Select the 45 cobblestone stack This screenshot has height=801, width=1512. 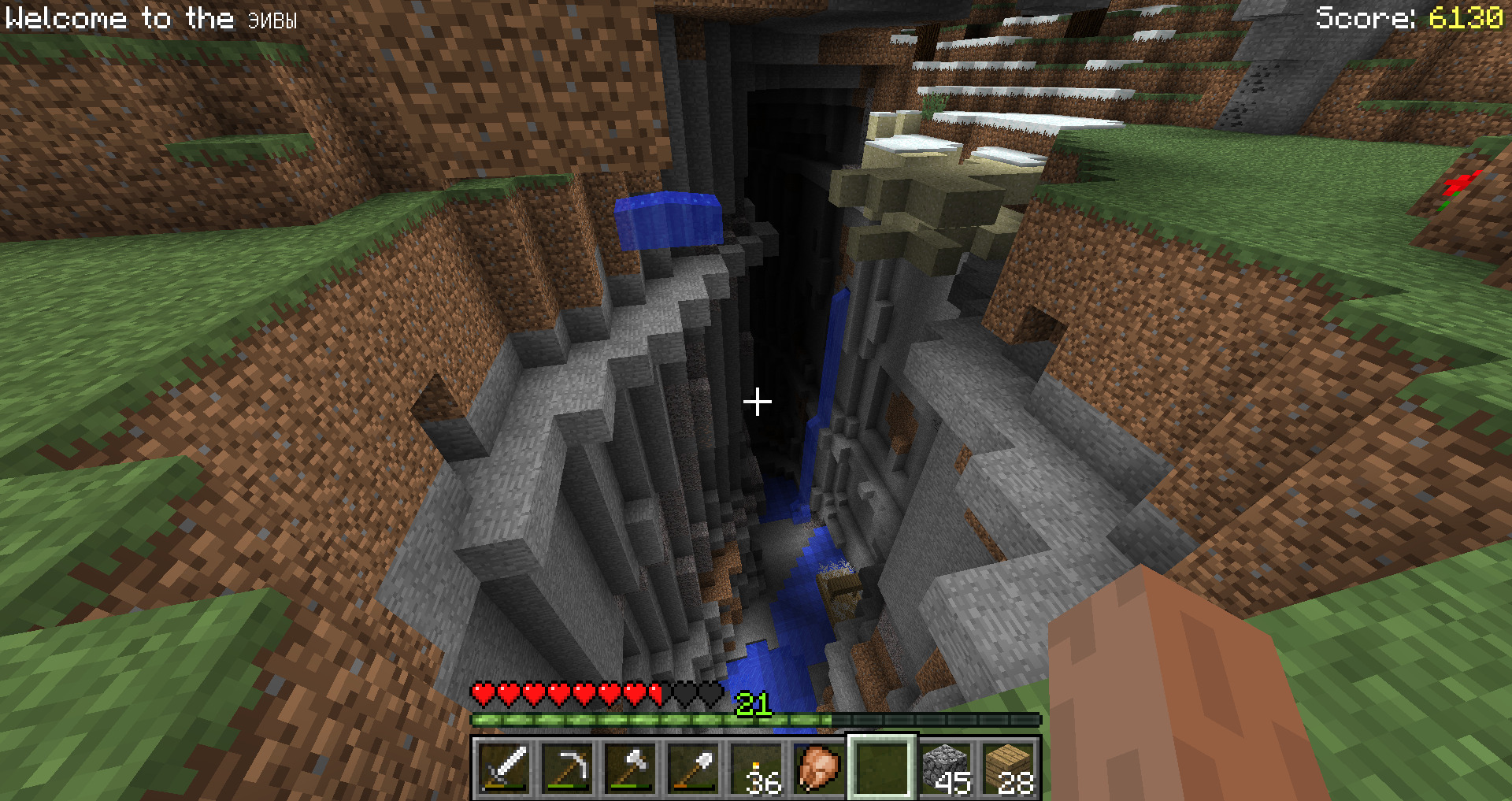945,767
